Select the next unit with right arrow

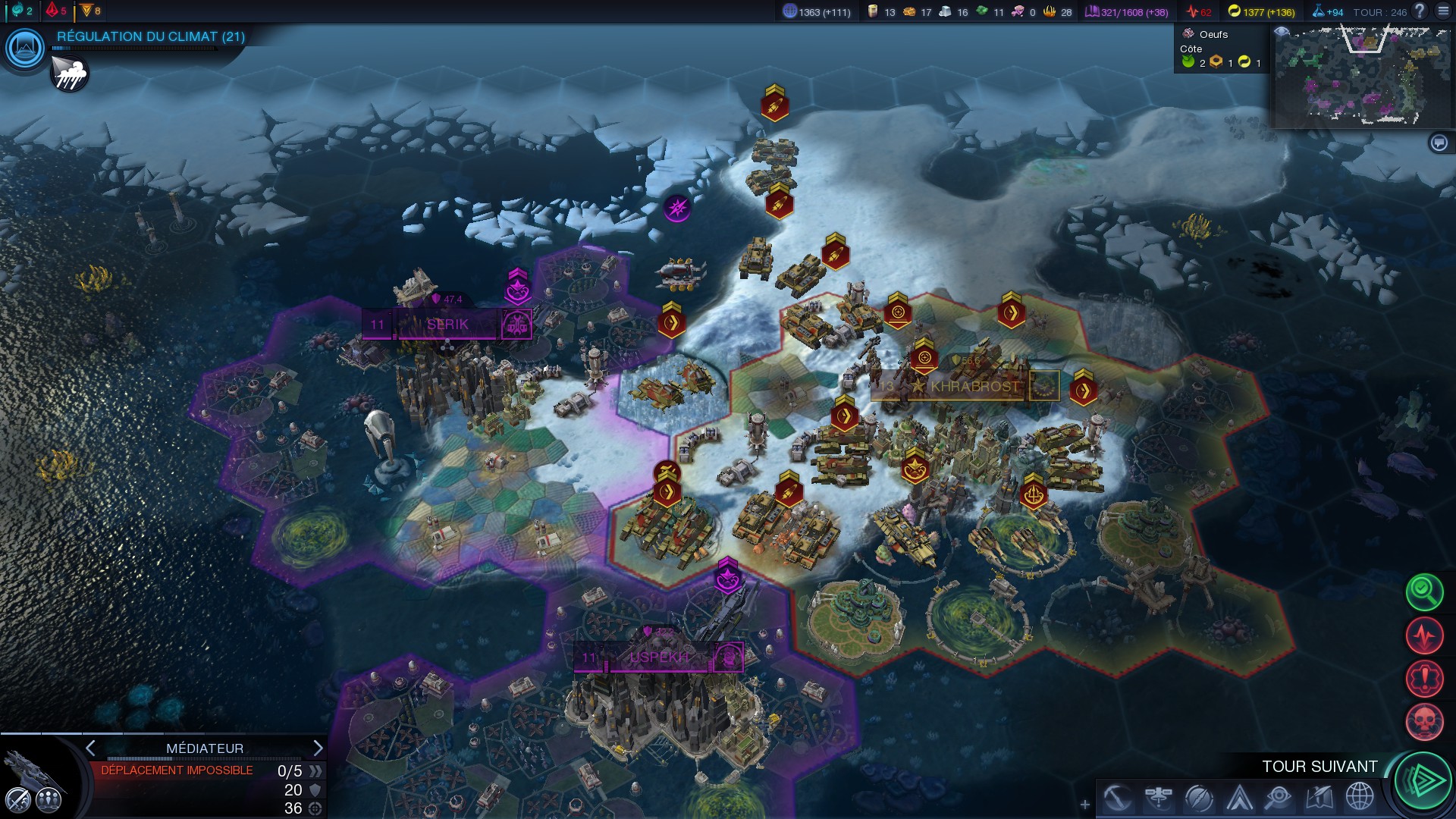[x=318, y=748]
